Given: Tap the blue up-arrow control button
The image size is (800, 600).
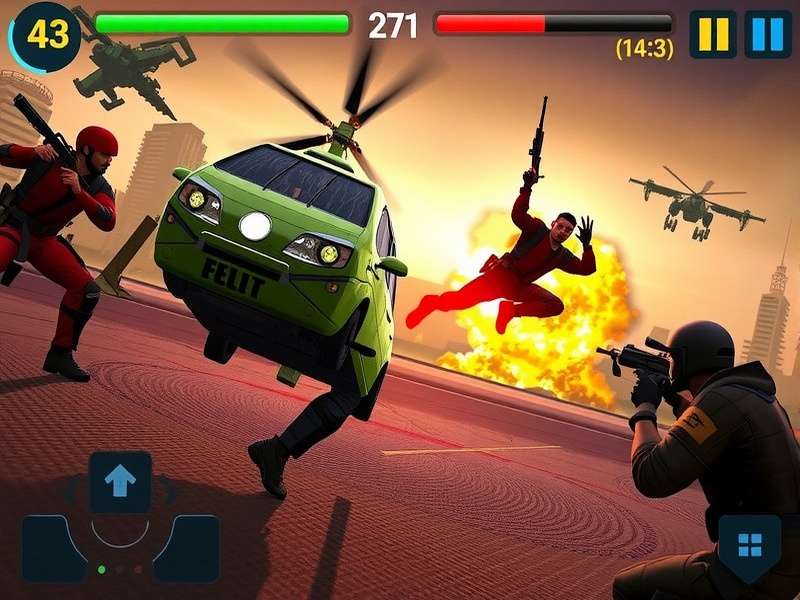Looking at the screenshot, I should pyautogui.click(x=120, y=482).
